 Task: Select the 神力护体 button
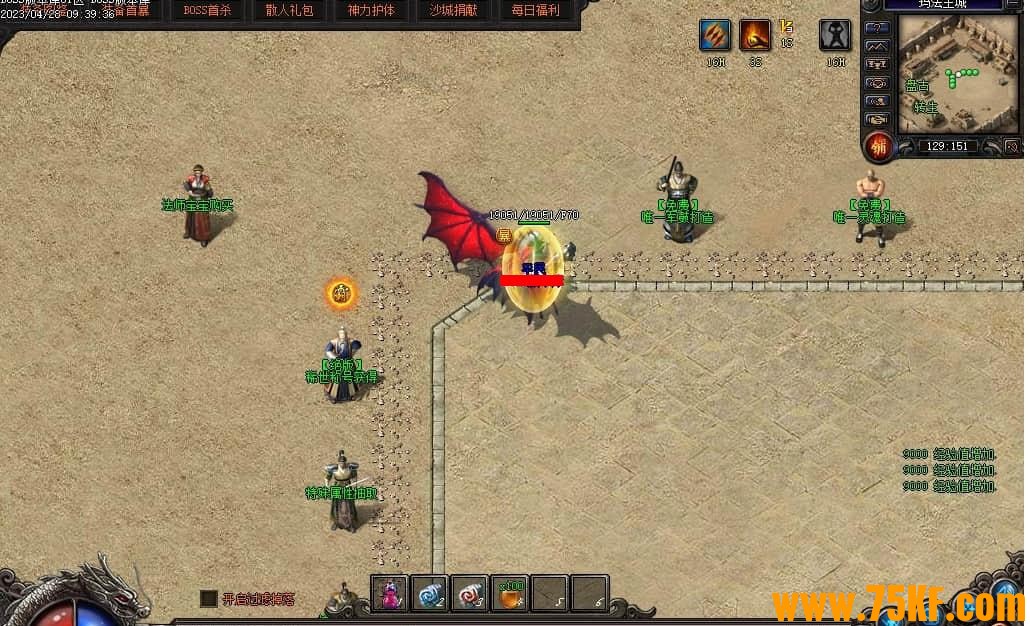coord(371,11)
